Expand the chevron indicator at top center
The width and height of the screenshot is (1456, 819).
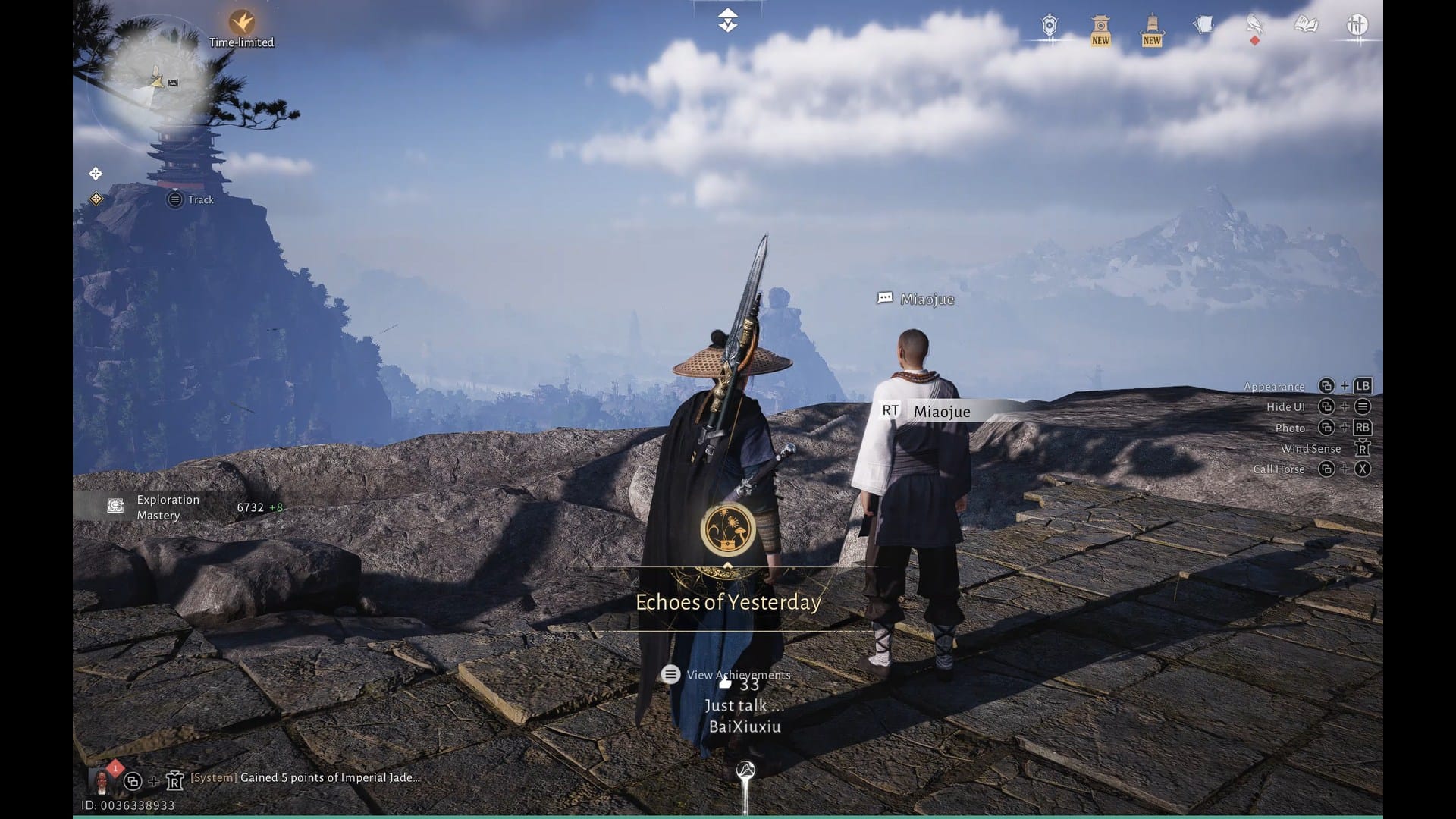coord(727,19)
